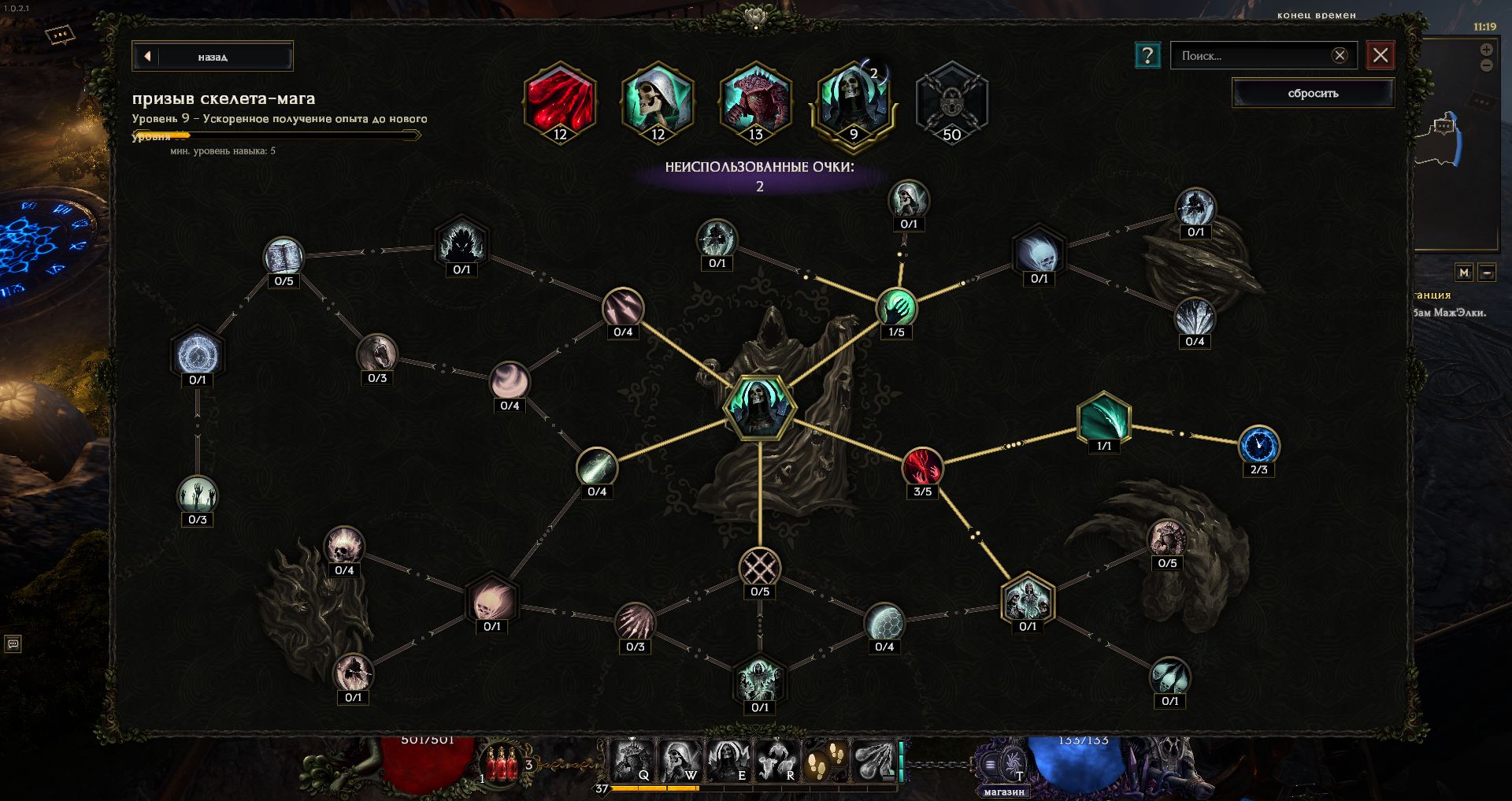The height and width of the screenshot is (801, 1512).
Task: Add a point to the blue clock node 2/3
Action: [1258, 446]
